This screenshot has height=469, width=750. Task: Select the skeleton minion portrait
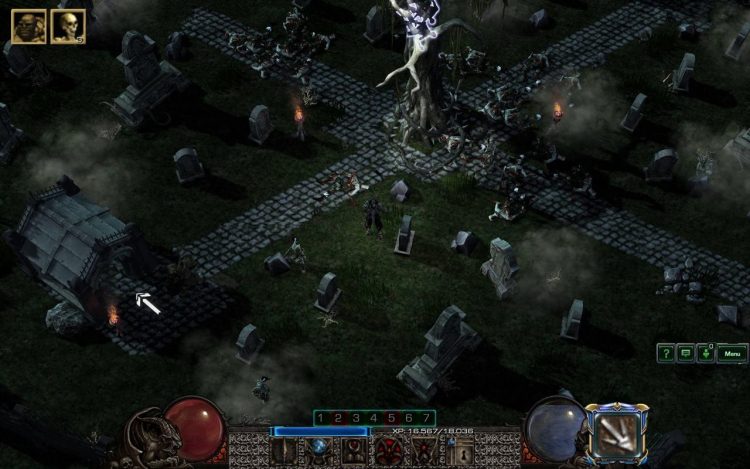coord(68,26)
